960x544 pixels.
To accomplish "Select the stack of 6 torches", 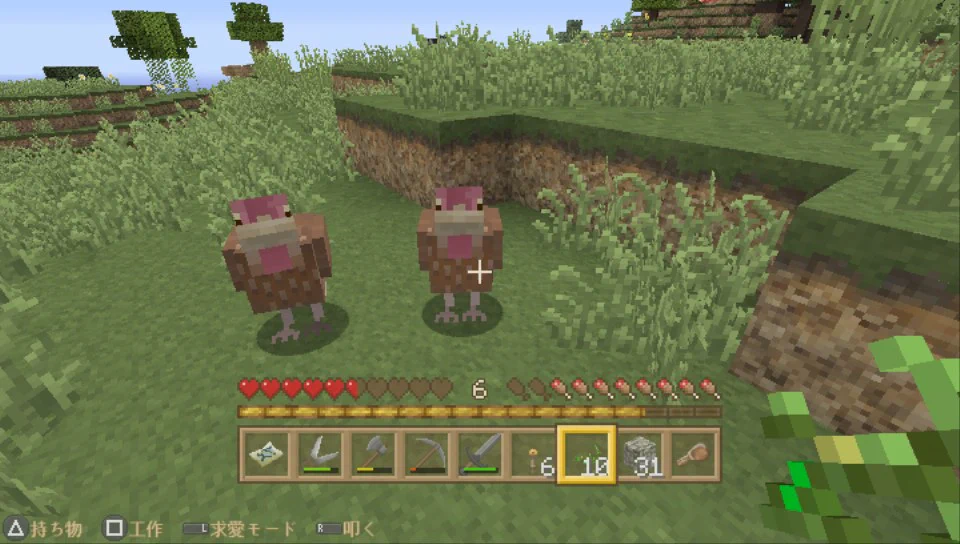I will (532, 456).
